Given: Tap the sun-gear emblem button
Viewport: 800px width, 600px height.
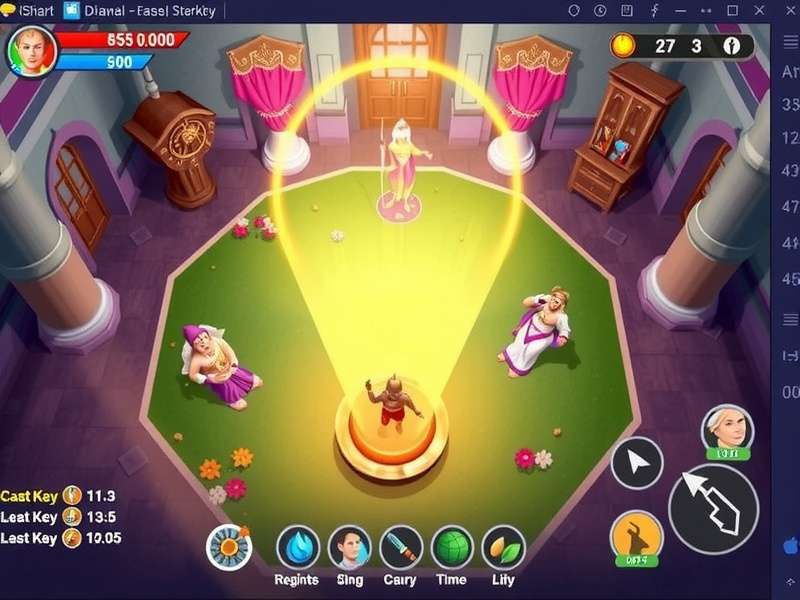Looking at the screenshot, I should coord(228,547).
